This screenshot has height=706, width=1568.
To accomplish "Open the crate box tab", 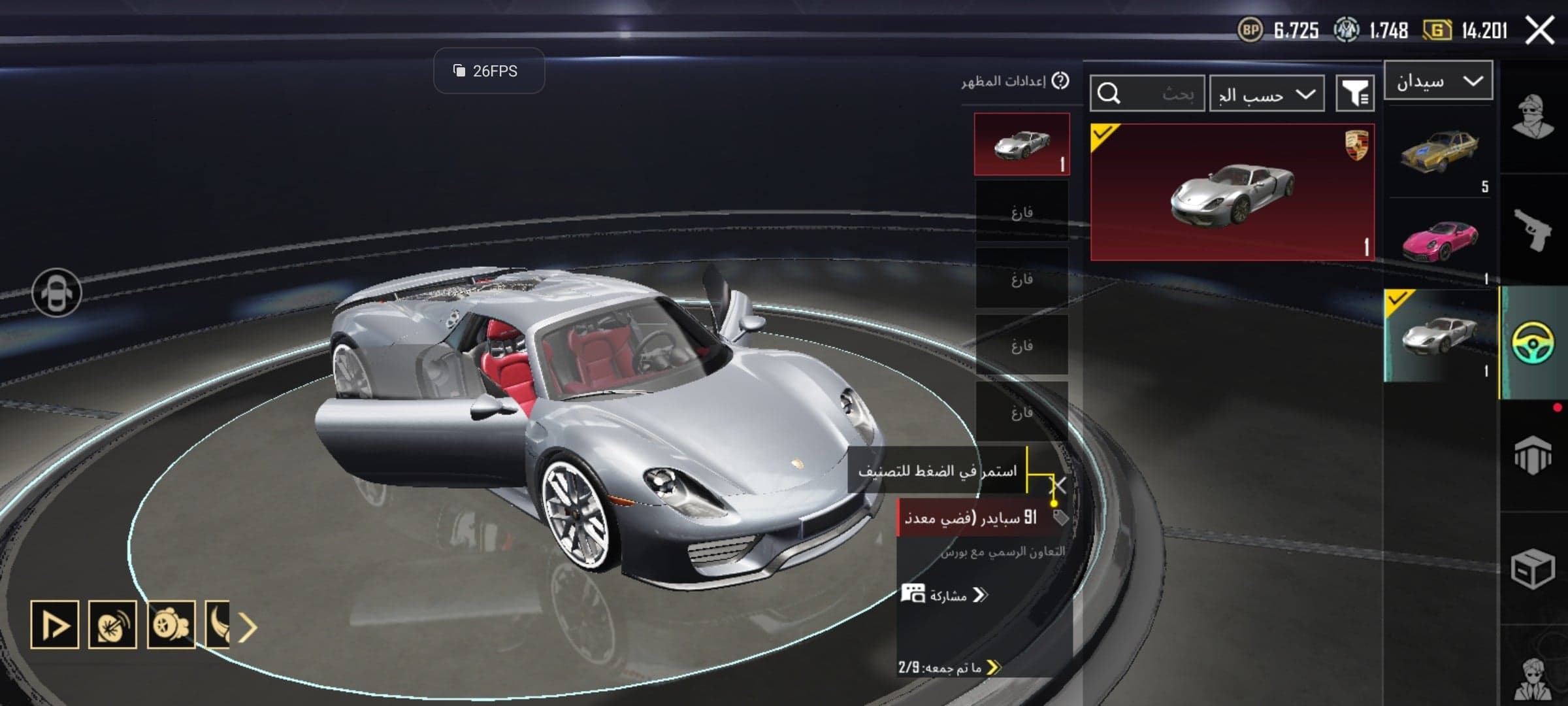I will [x=1533, y=569].
